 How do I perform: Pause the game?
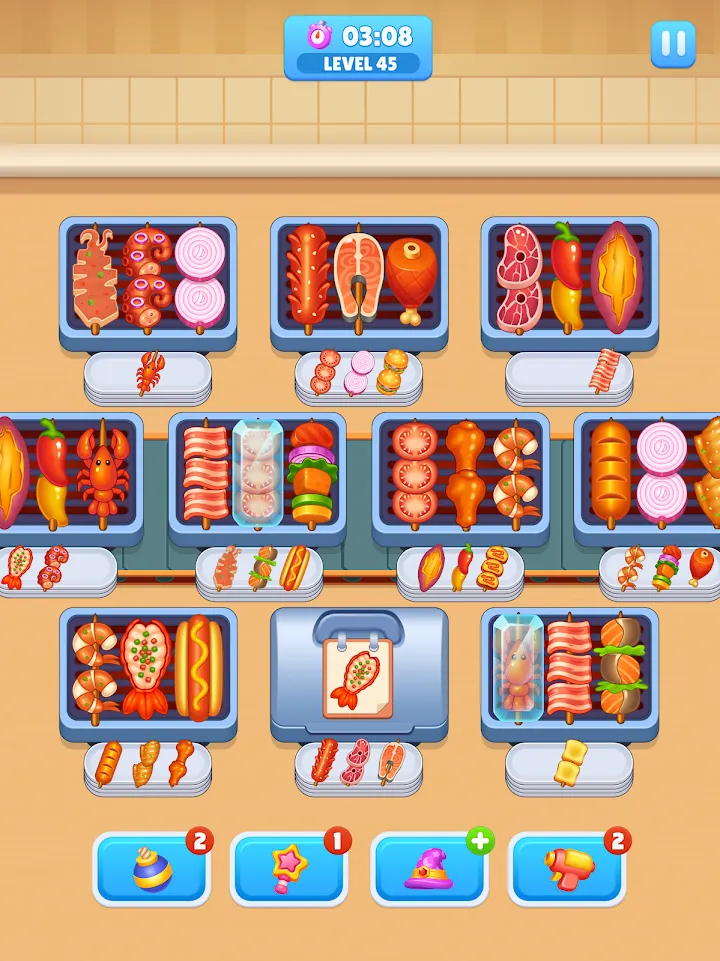[x=673, y=45]
